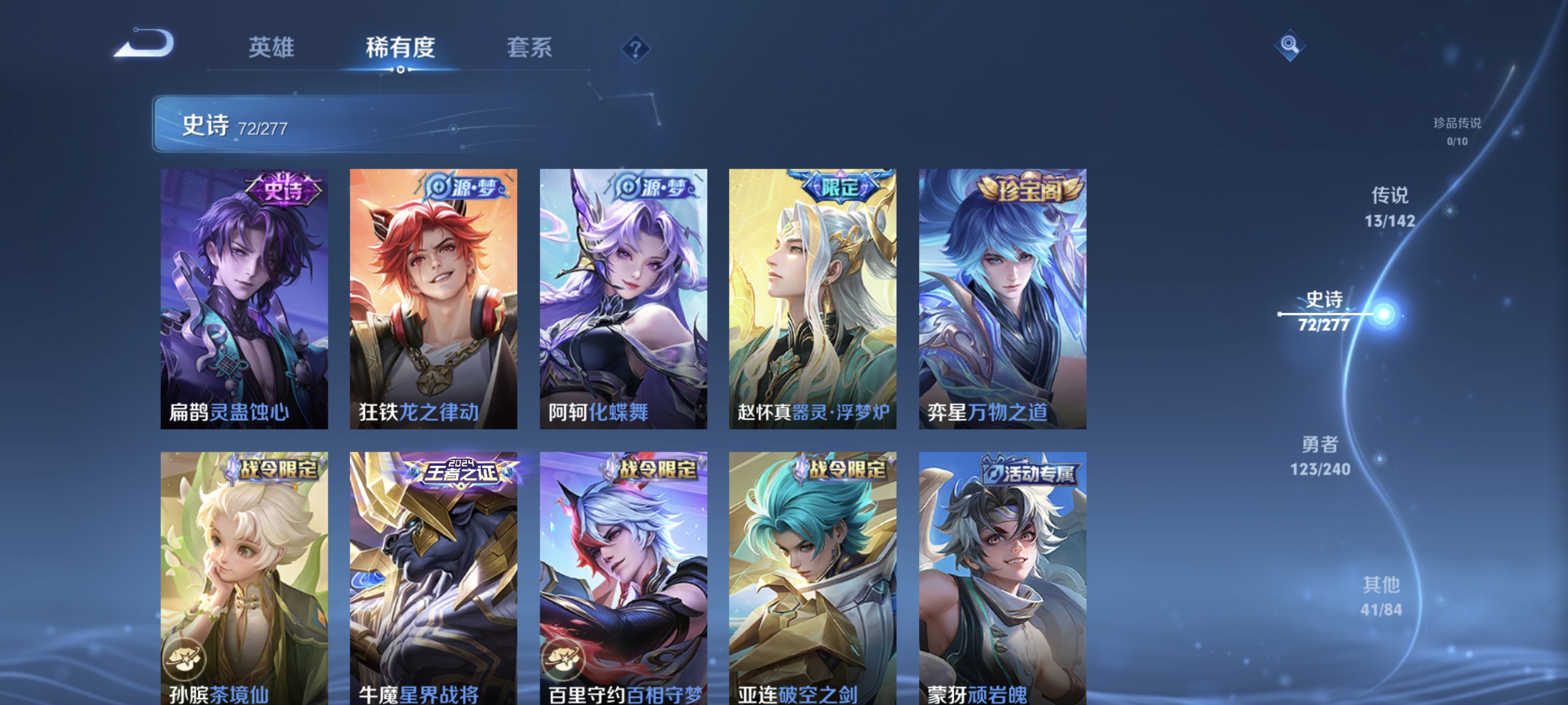Viewport: 1568px width, 705px height.
Task: Open the 阿轲化蝶舞 skin thumbnail
Action: [622, 298]
